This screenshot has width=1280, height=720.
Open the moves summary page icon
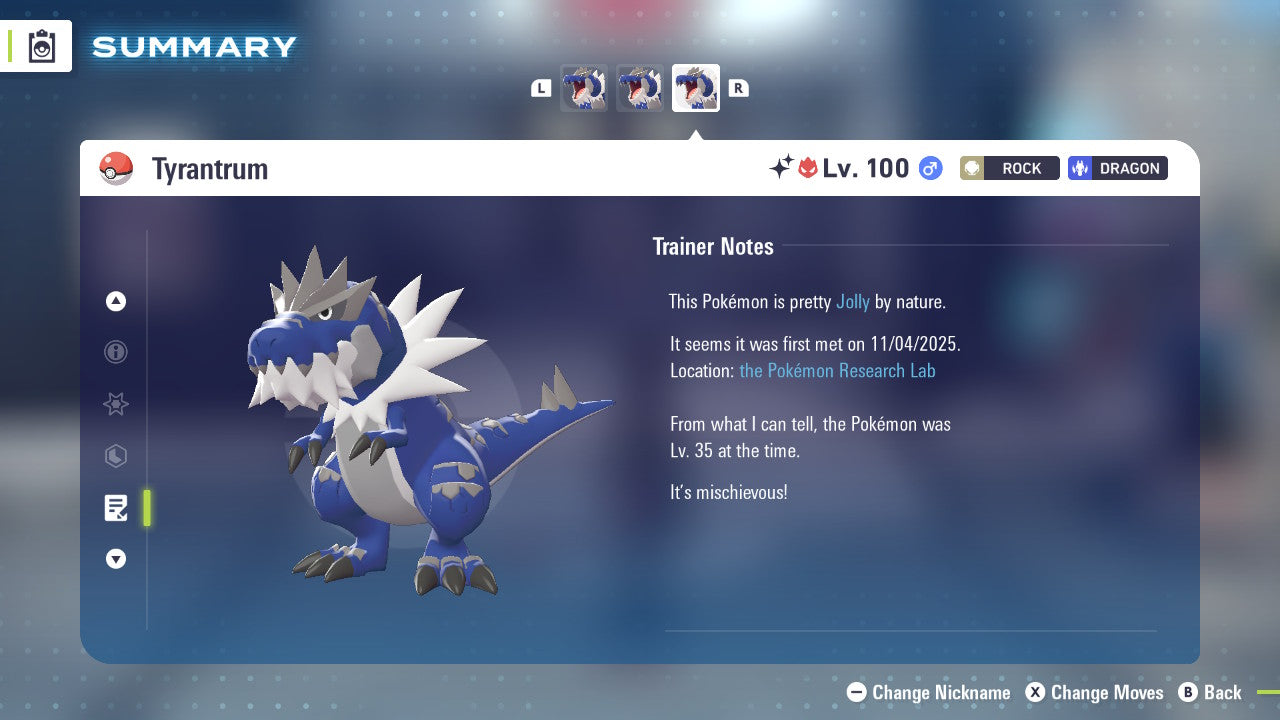[116, 456]
